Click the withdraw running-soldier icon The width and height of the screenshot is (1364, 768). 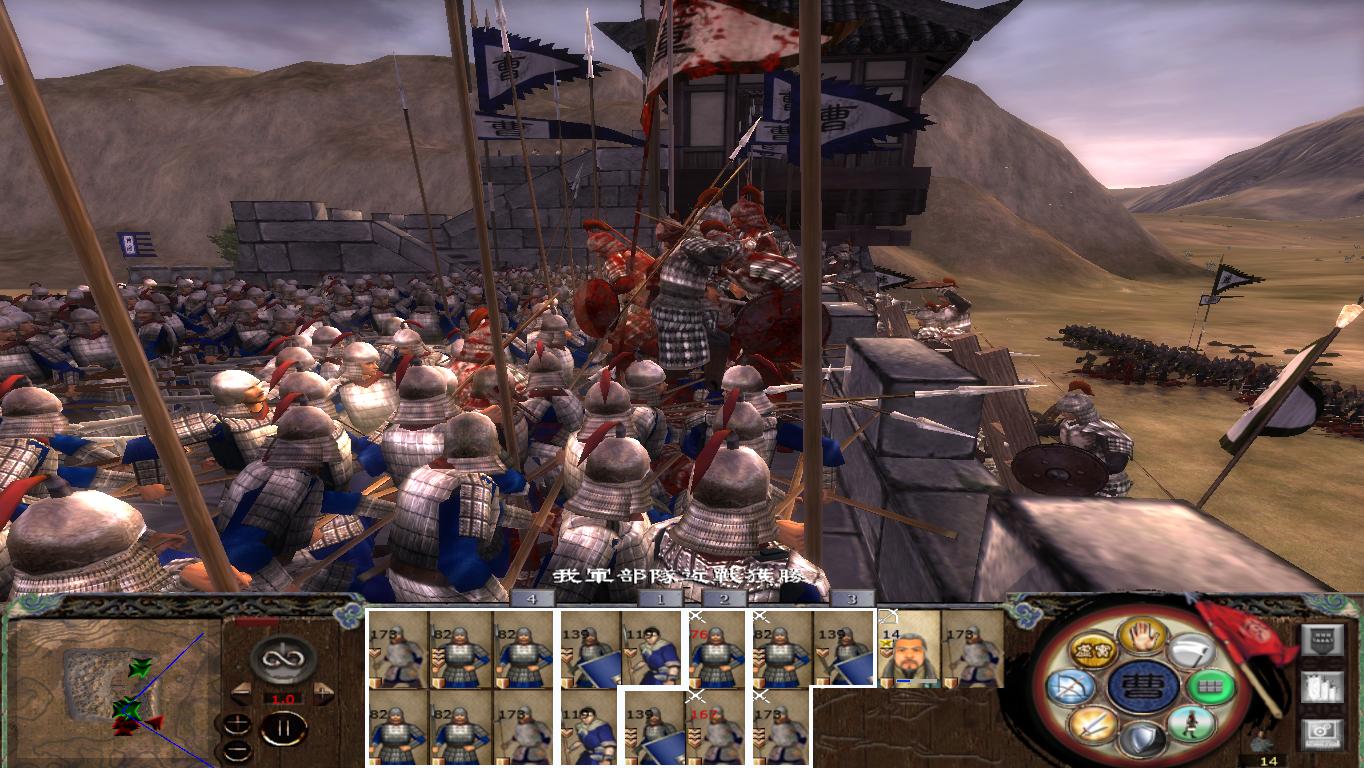1188,724
